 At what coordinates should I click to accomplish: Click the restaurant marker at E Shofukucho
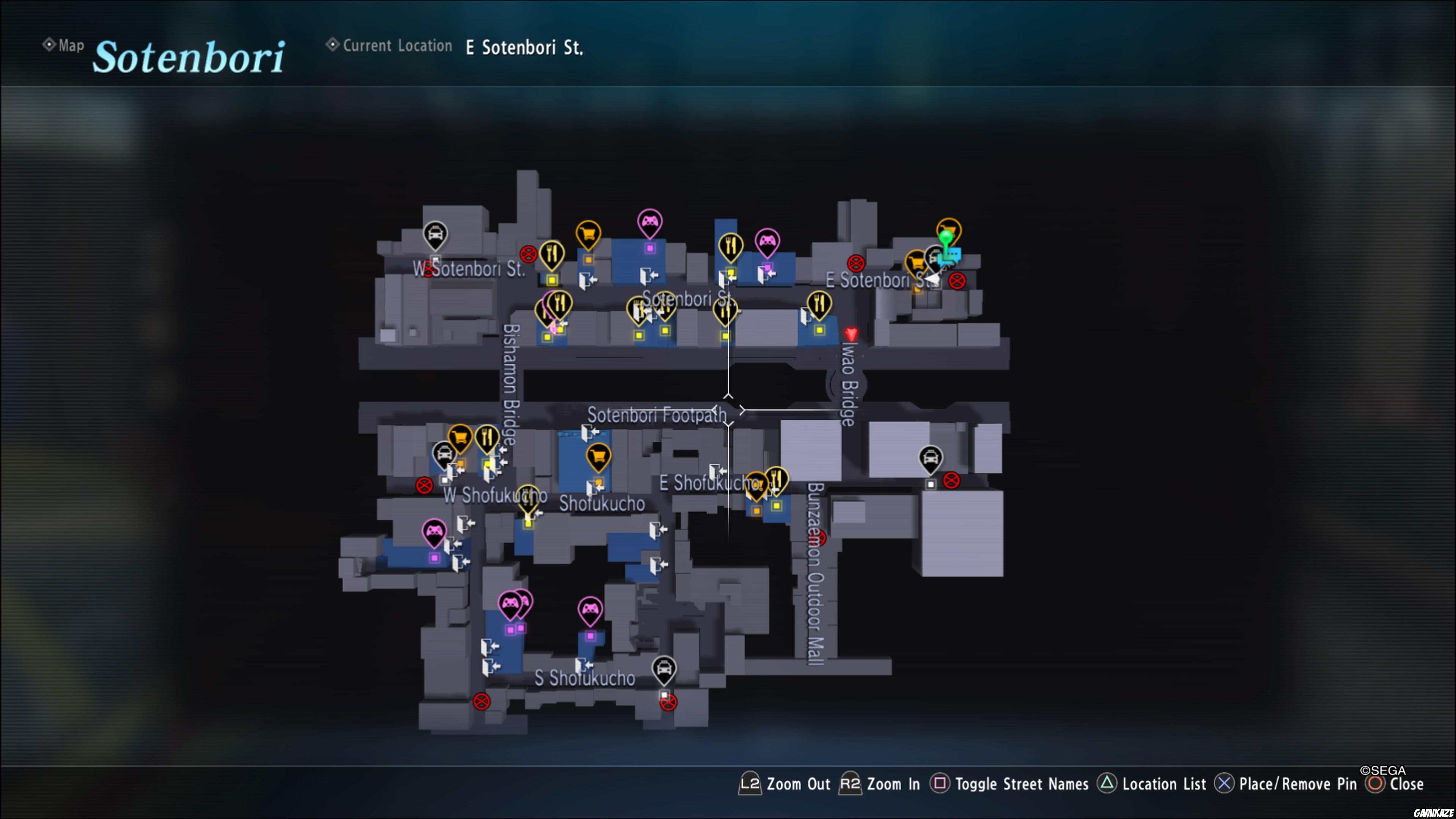(777, 479)
